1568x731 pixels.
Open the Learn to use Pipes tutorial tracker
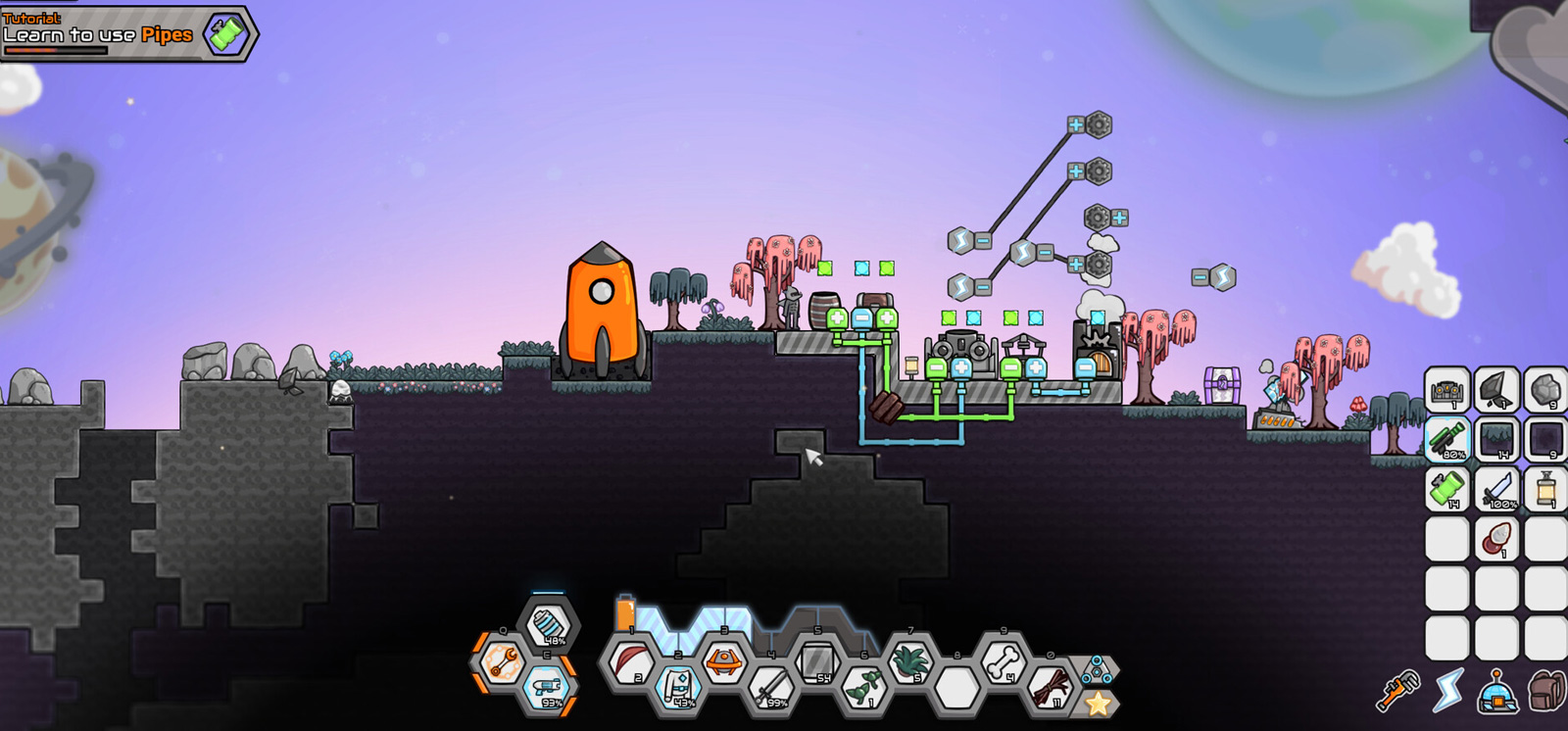point(127,34)
